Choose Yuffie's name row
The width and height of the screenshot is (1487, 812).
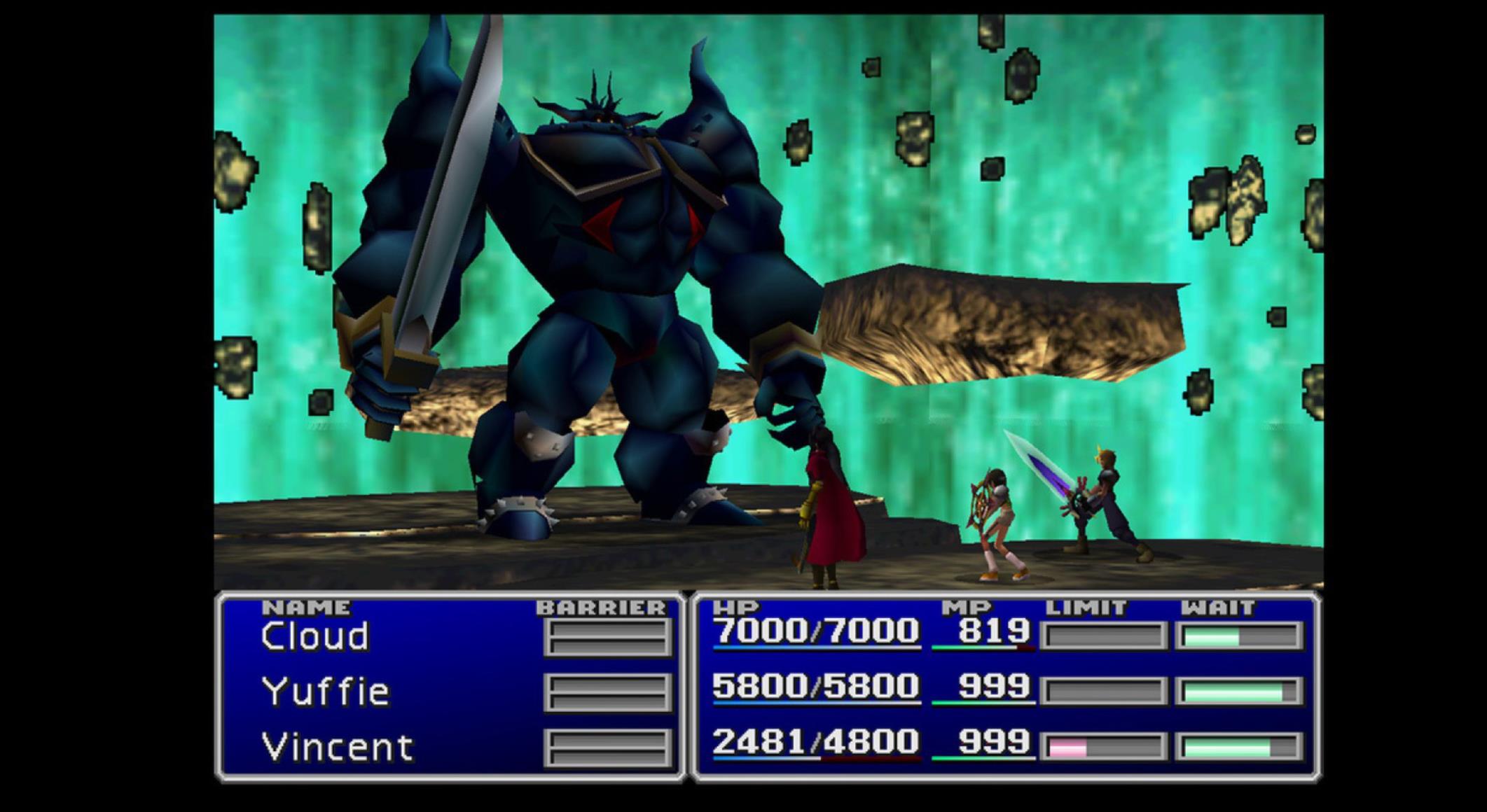pyautogui.click(x=326, y=692)
